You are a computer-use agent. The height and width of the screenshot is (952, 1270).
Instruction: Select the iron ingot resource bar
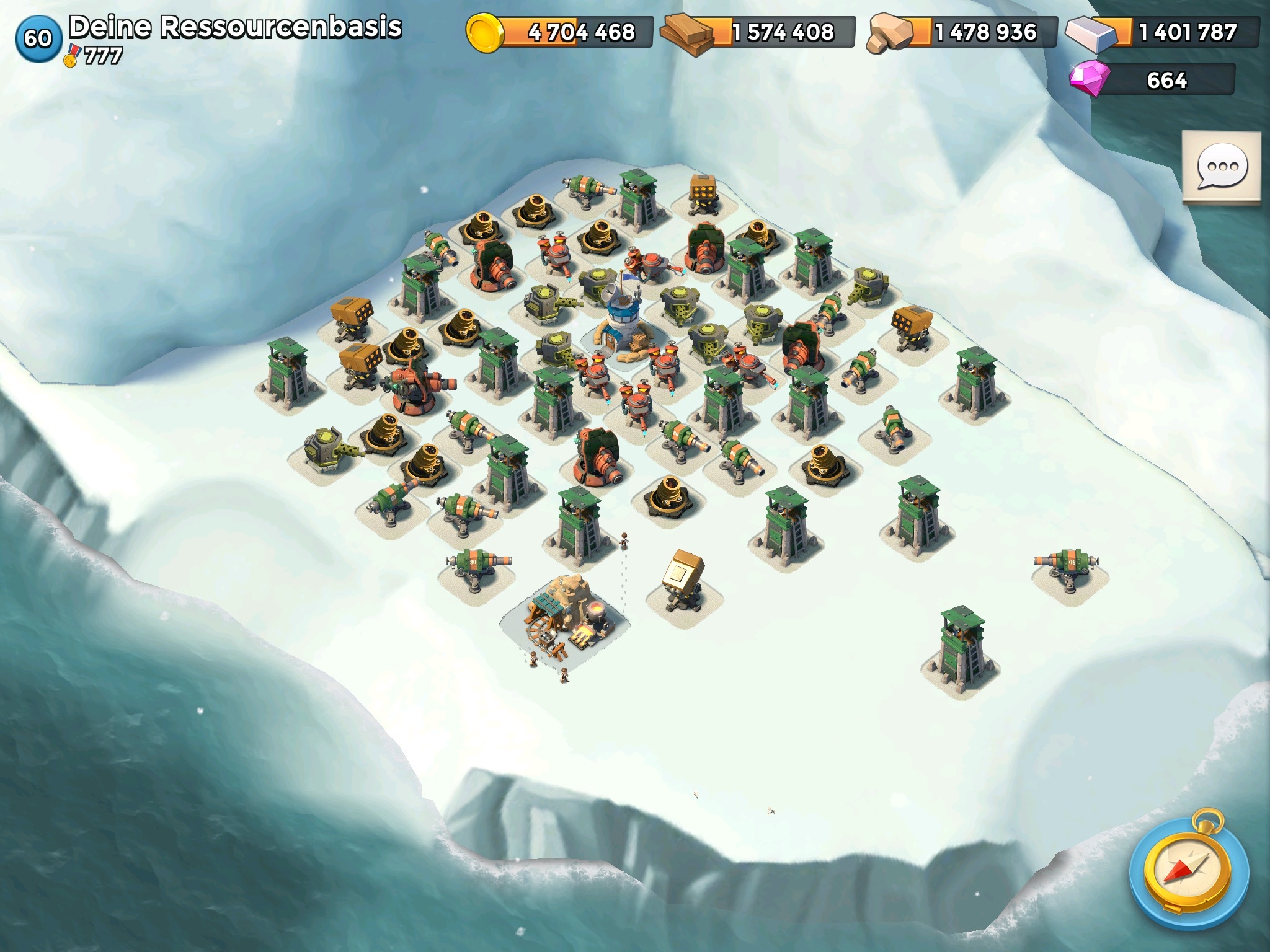(x=1163, y=32)
